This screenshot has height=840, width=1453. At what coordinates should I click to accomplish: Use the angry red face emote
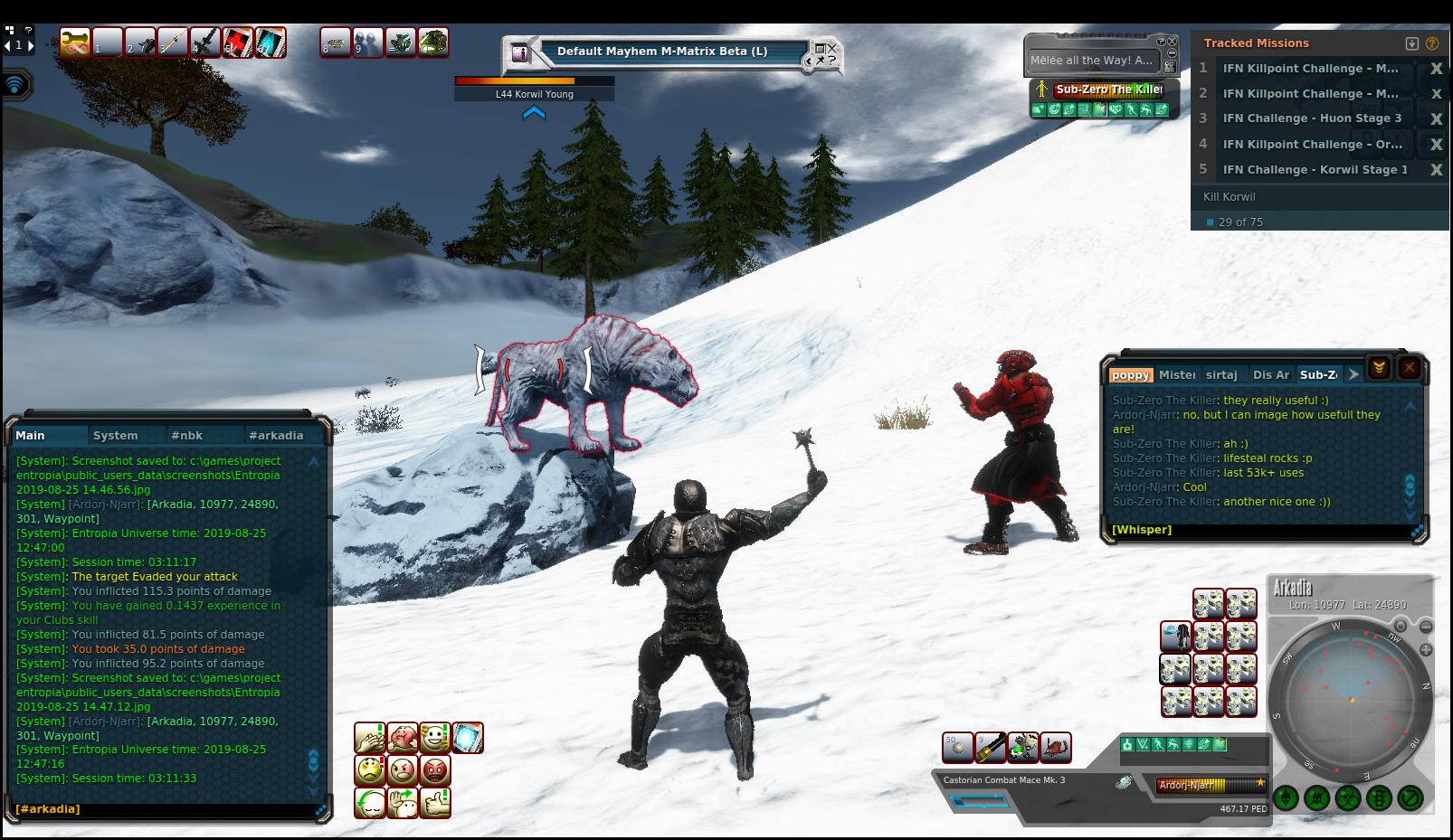435,770
